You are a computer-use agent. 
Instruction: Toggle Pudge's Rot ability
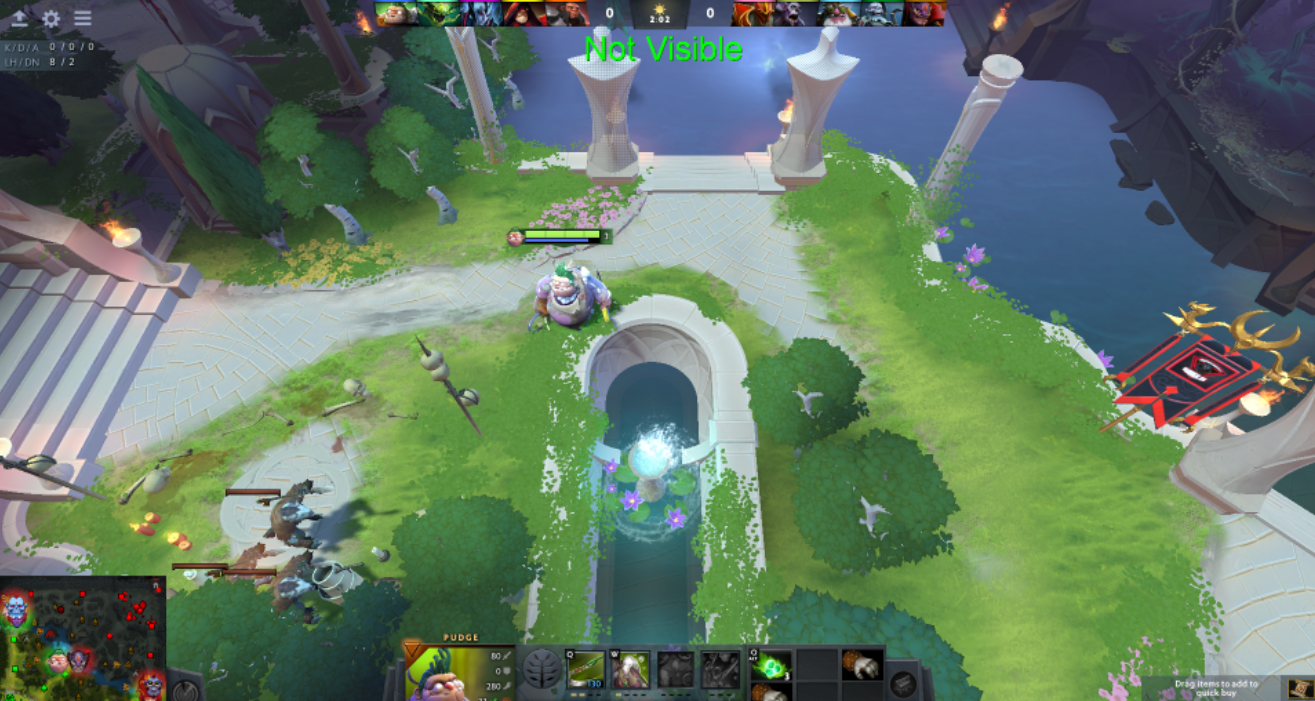(x=631, y=669)
